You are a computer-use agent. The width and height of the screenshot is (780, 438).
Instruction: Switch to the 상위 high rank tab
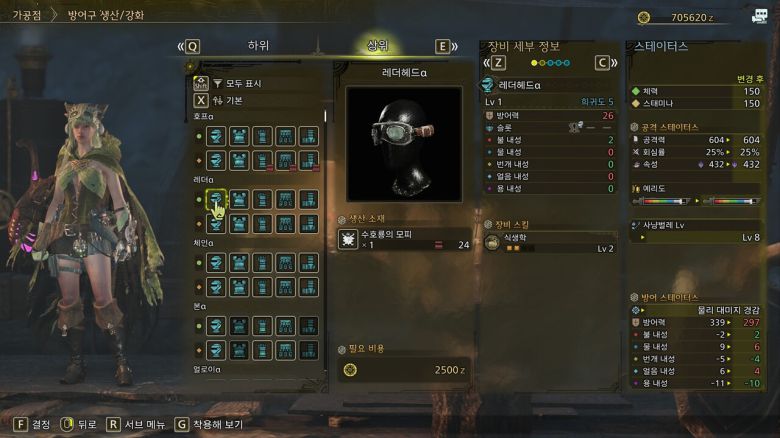pyautogui.click(x=377, y=46)
